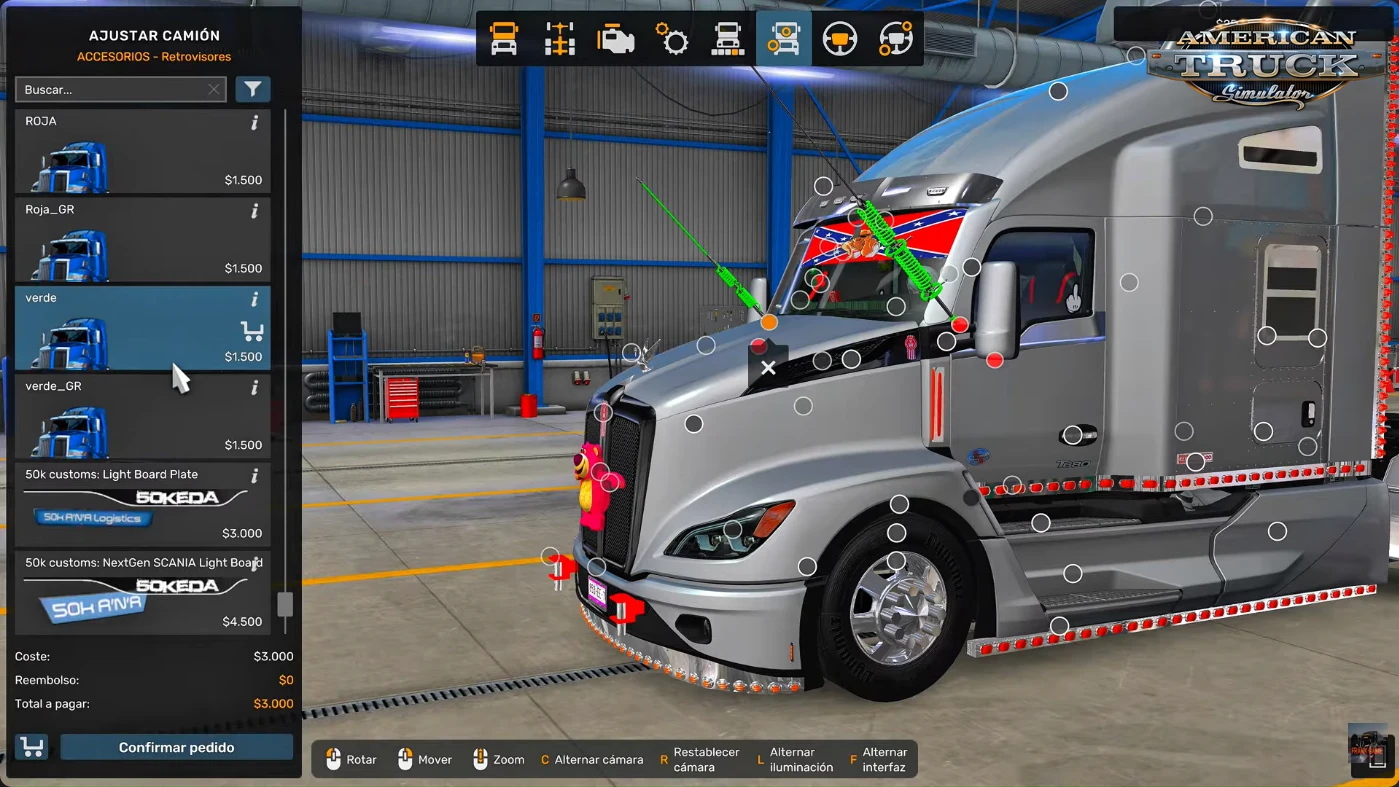
Task: Switch to the chassis configuration tab
Action: click(x=560, y=39)
